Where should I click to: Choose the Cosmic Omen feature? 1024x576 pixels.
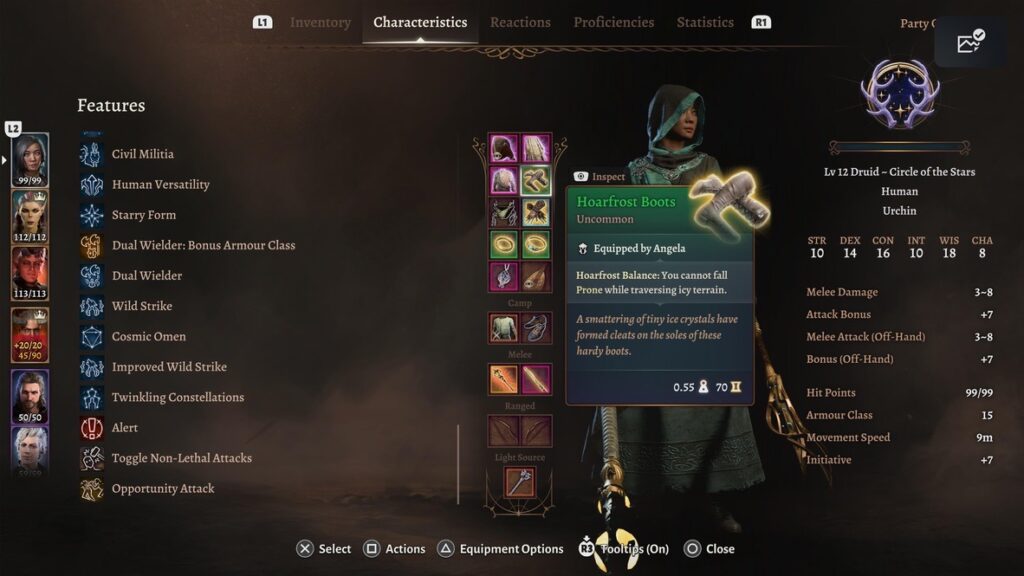click(148, 336)
